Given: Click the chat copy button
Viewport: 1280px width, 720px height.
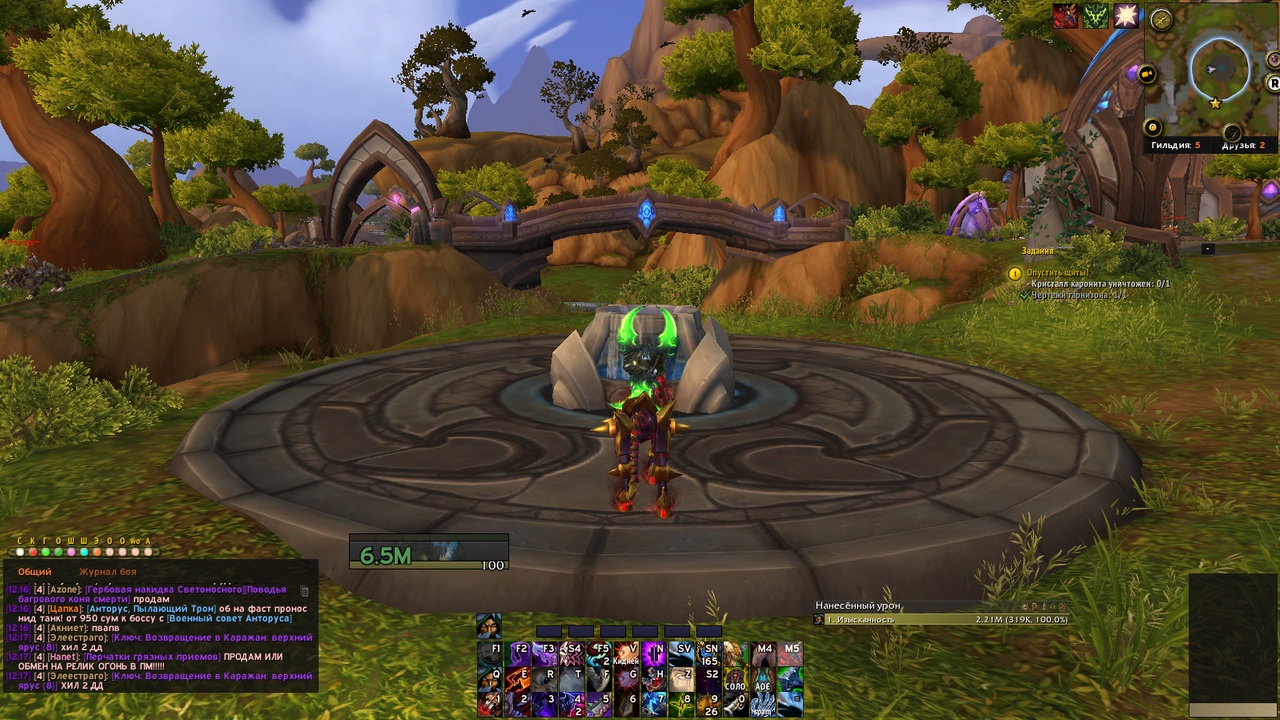Looking at the screenshot, I should click(x=305, y=591).
